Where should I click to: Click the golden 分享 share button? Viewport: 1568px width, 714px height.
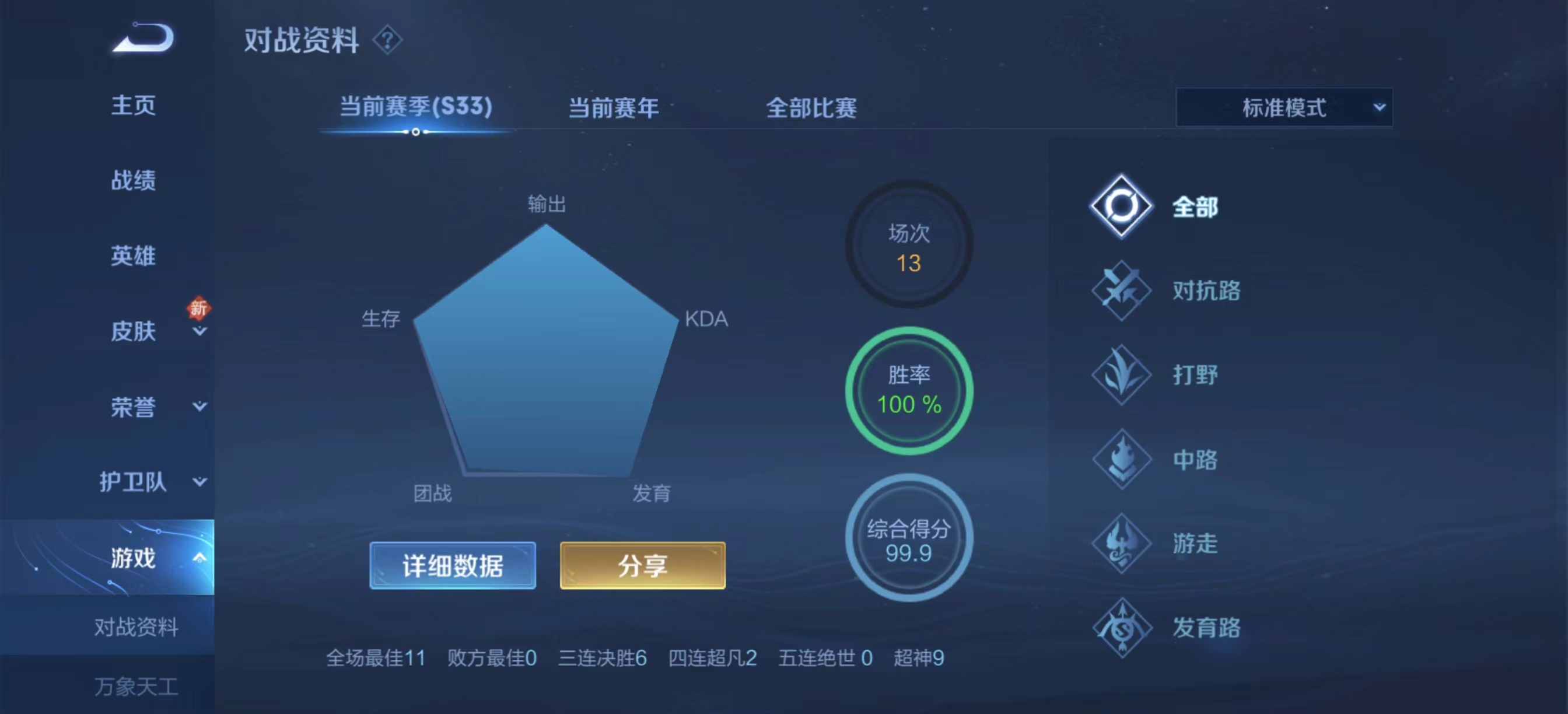(642, 565)
